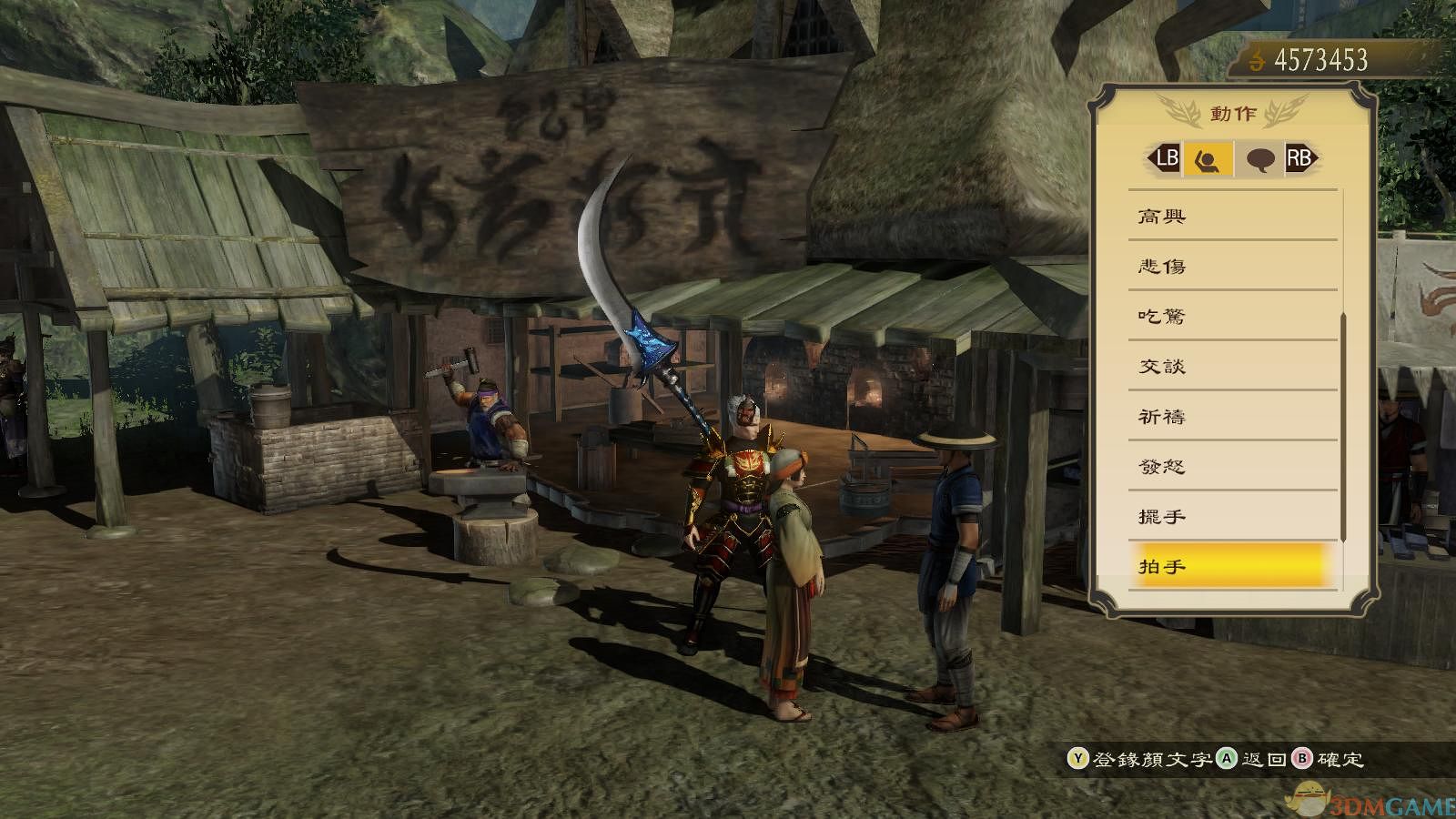1456x819 pixels.
Task: Switch to the speech bubble tab
Action: point(1259,159)
